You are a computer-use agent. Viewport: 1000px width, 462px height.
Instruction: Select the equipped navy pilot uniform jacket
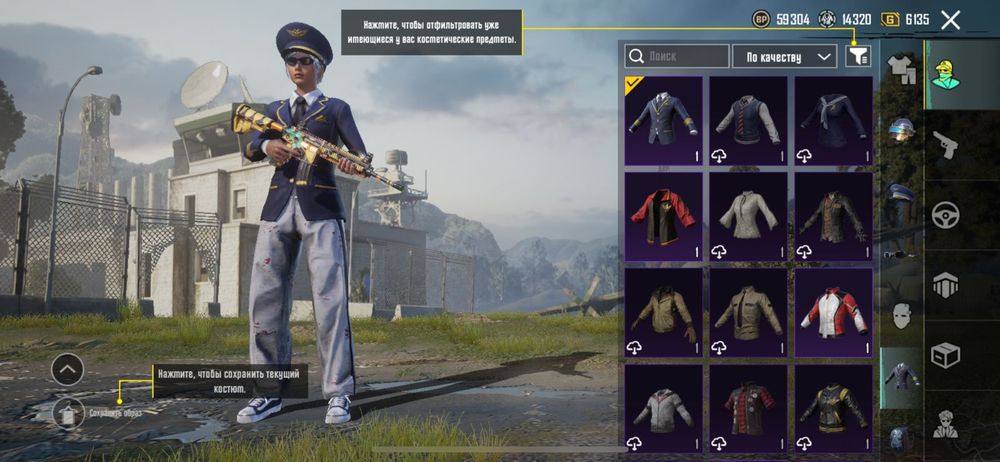[663, 120]
